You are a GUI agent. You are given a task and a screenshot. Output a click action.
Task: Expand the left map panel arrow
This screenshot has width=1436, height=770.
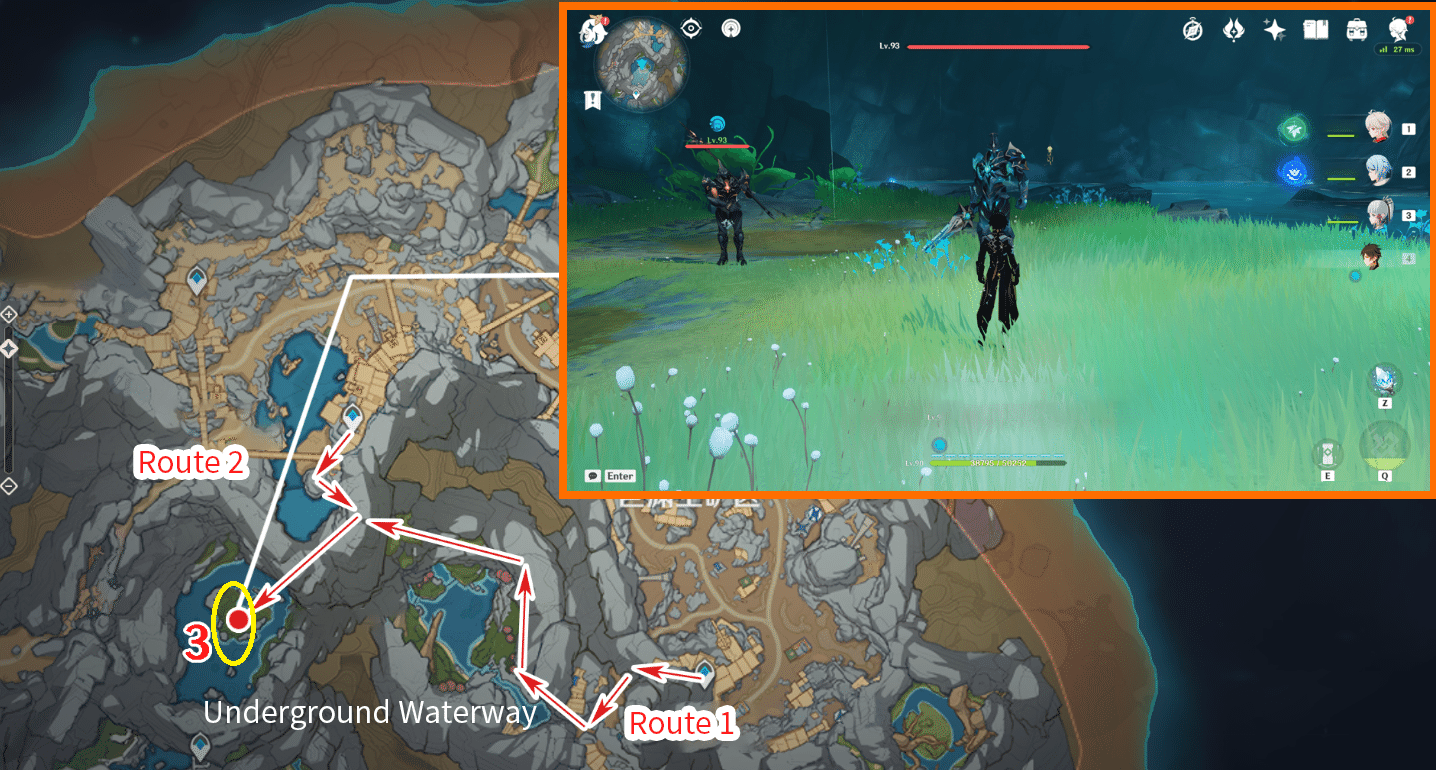point(8,348)
